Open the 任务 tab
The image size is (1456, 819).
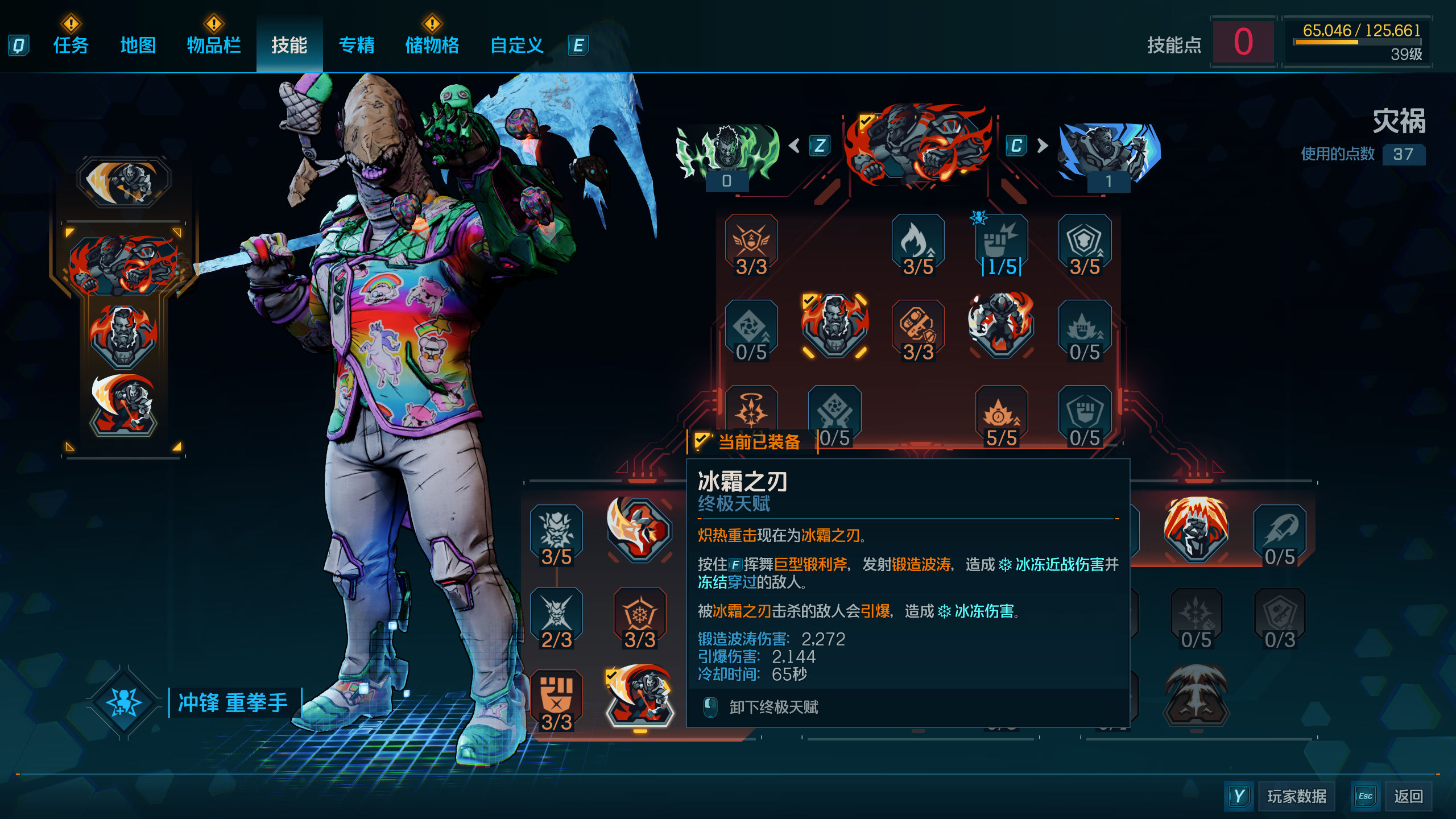tap(71, 45)
